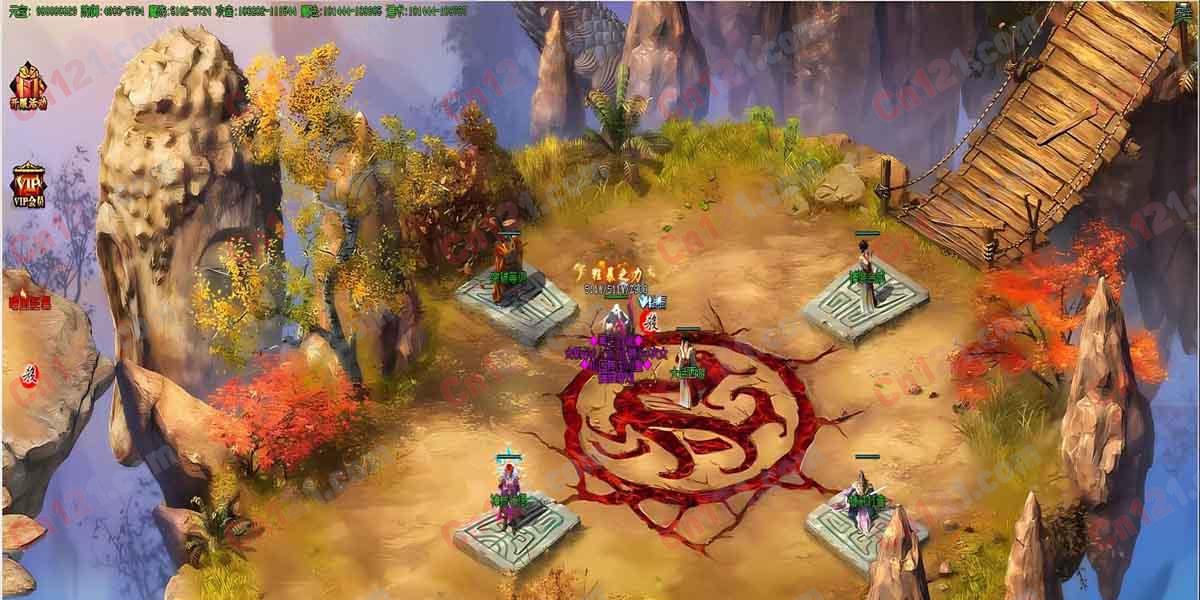
Task: Open the VIP会员 membership icon
Action: point(25,185)
